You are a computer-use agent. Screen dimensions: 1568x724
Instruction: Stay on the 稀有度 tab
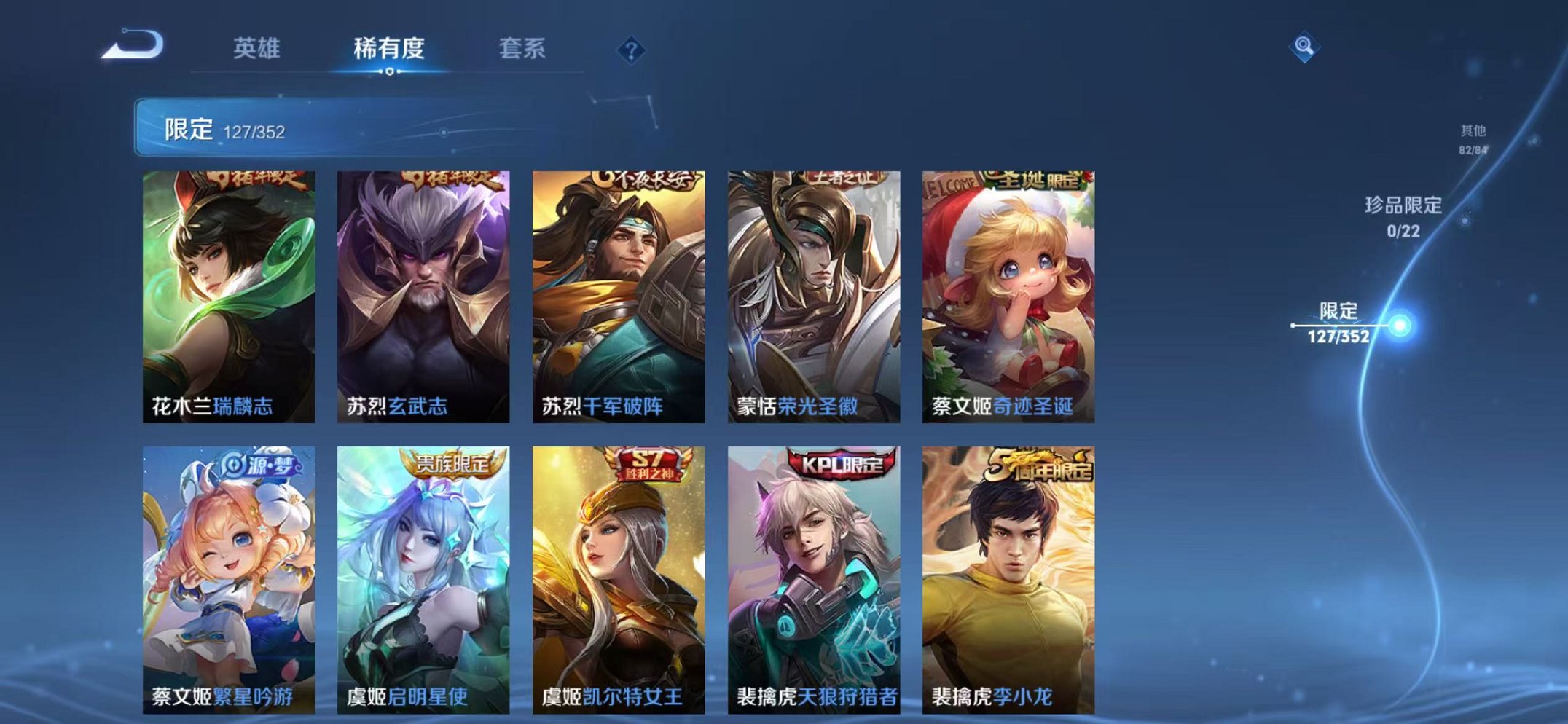388,49
